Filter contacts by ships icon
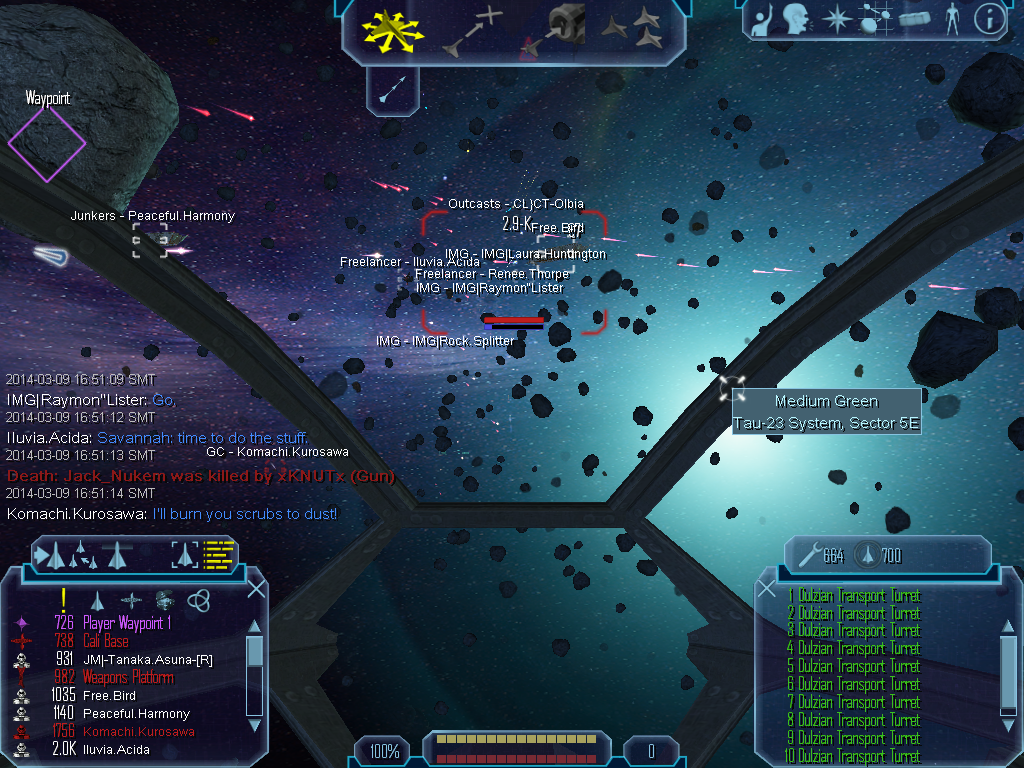The width and height of the screenshot is (1024, 768). coord(97,599)
